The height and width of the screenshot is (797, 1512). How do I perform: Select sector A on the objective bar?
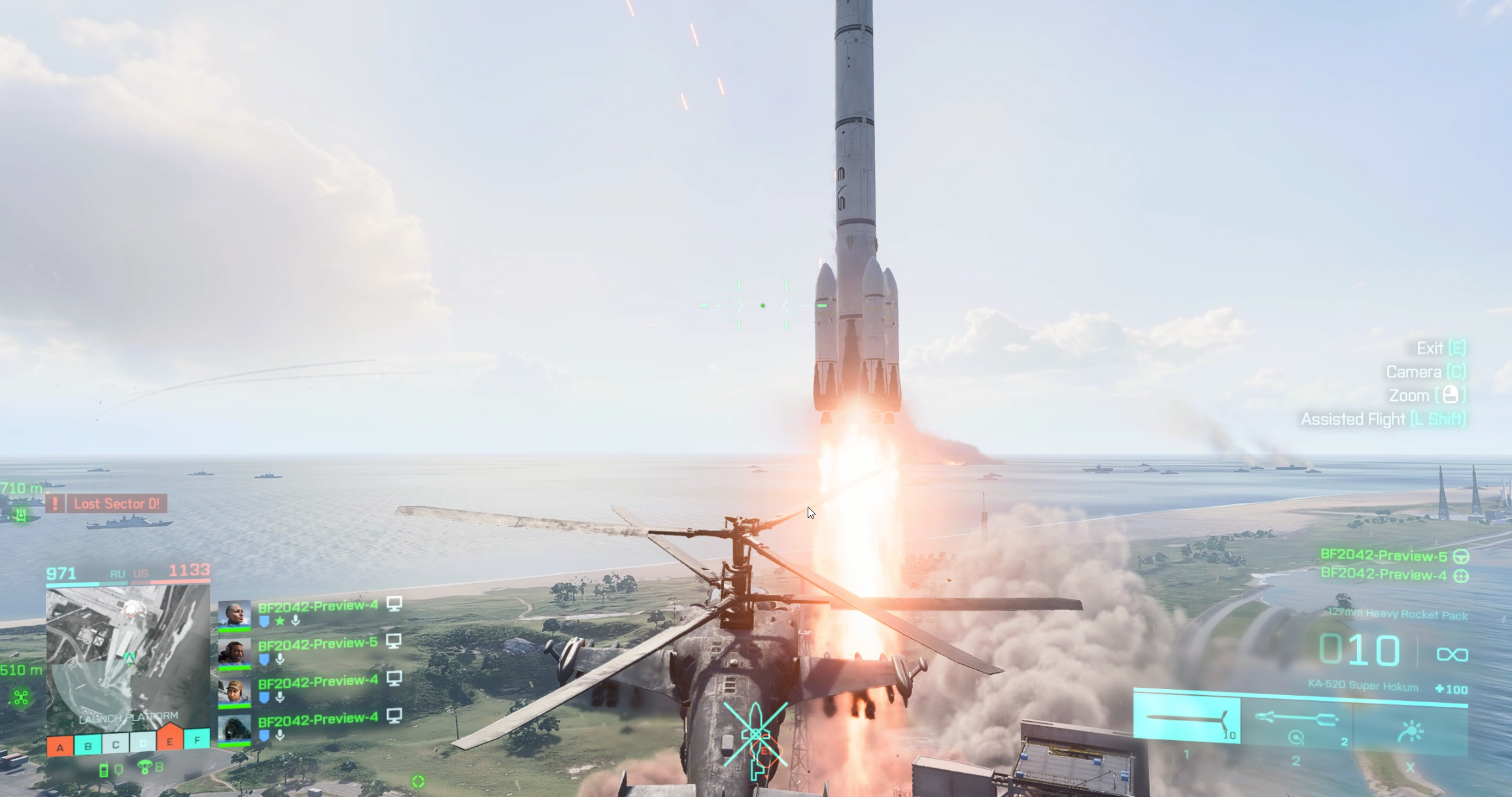coord(60,747)
